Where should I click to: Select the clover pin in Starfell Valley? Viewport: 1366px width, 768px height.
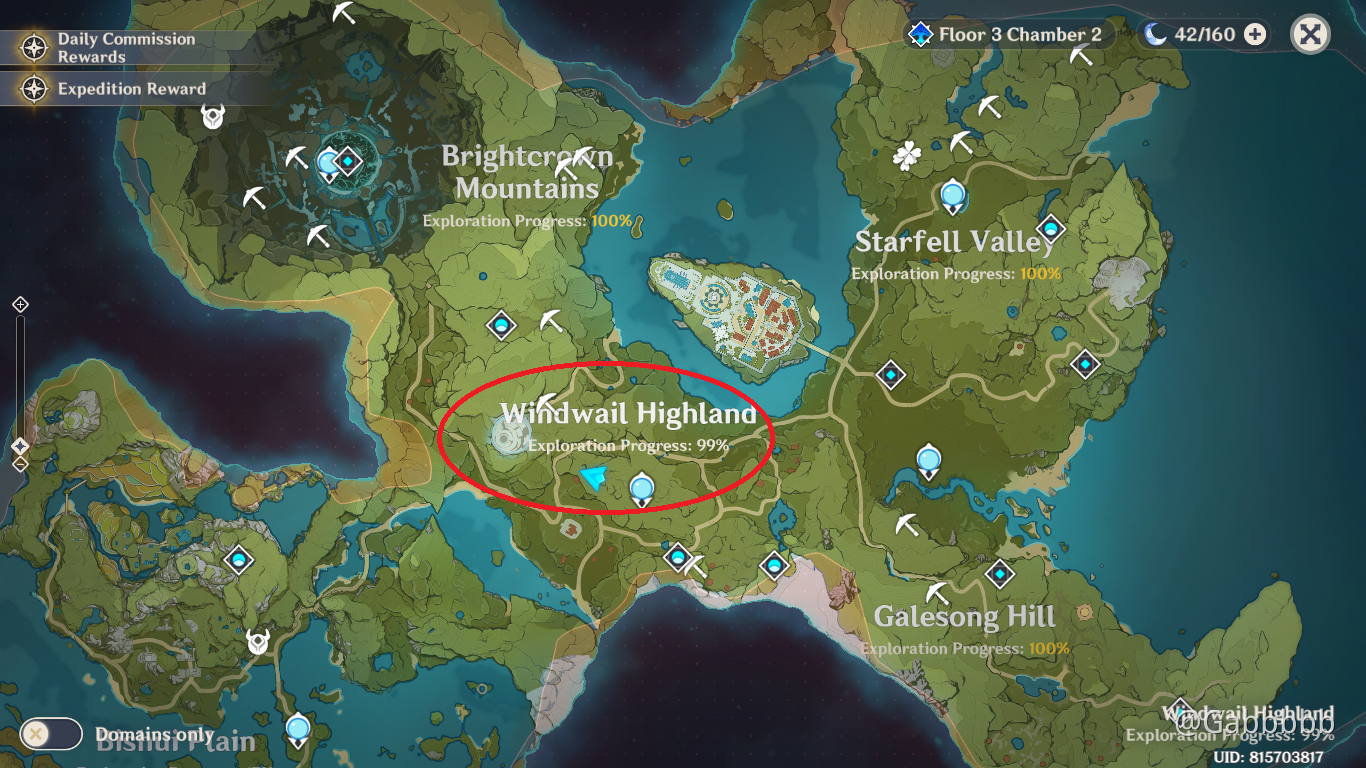(x=906, y=154)
